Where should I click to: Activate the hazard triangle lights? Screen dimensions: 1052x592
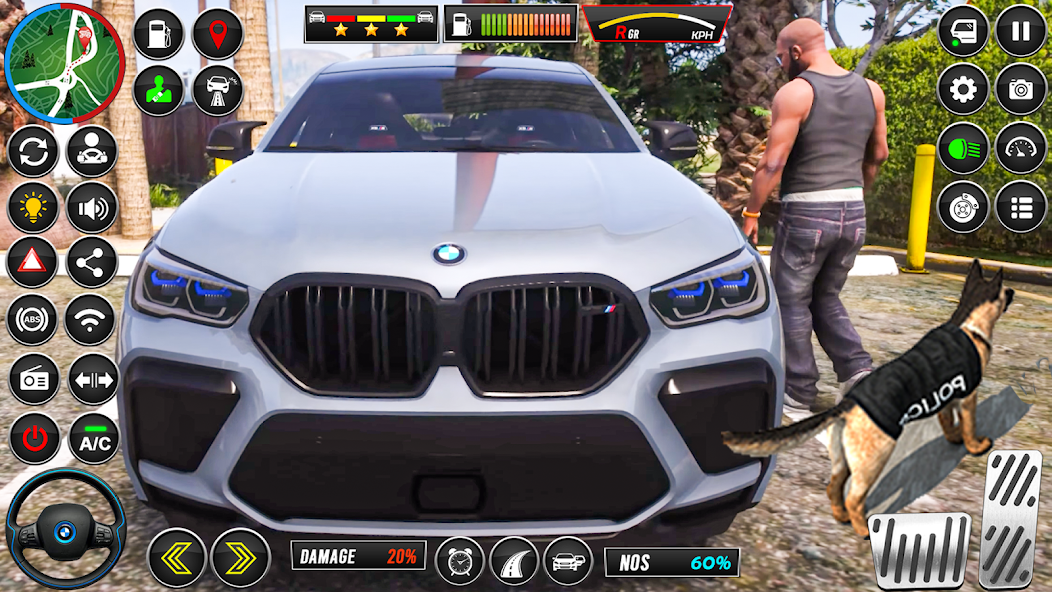click(x=33, y=263)
